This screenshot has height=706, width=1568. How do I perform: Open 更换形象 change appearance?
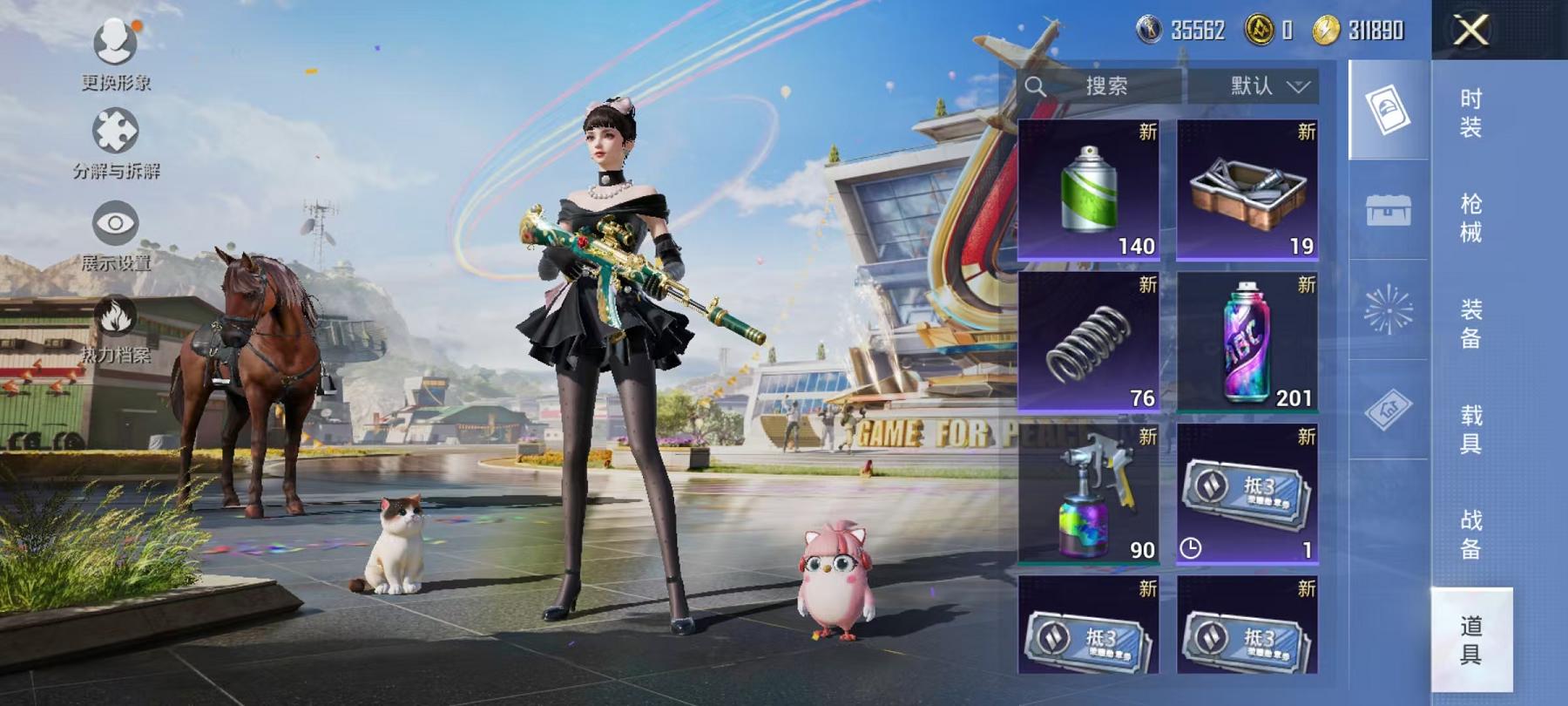point(116,54)
